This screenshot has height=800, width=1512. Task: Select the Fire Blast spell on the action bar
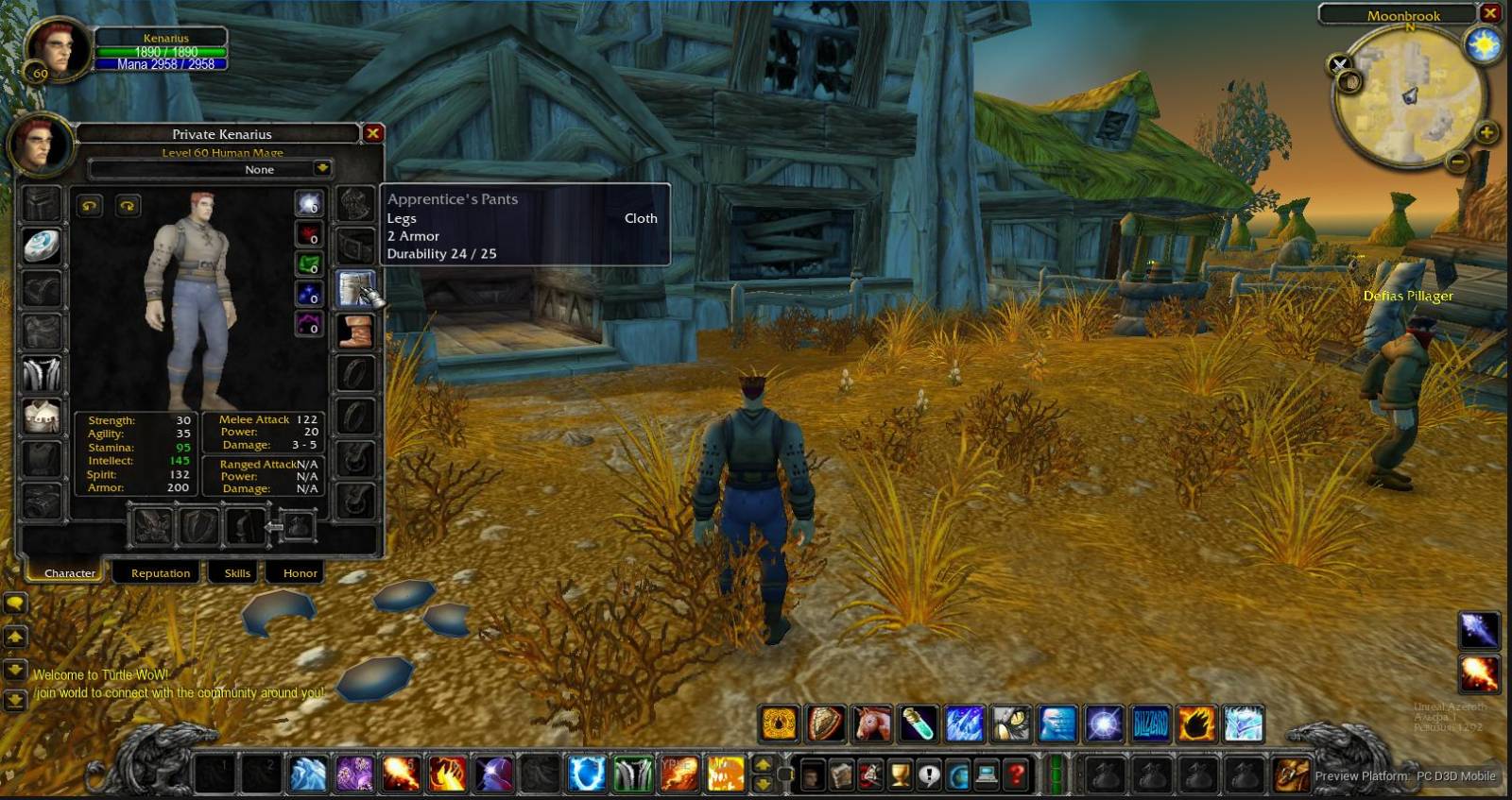click(1197, 723)
